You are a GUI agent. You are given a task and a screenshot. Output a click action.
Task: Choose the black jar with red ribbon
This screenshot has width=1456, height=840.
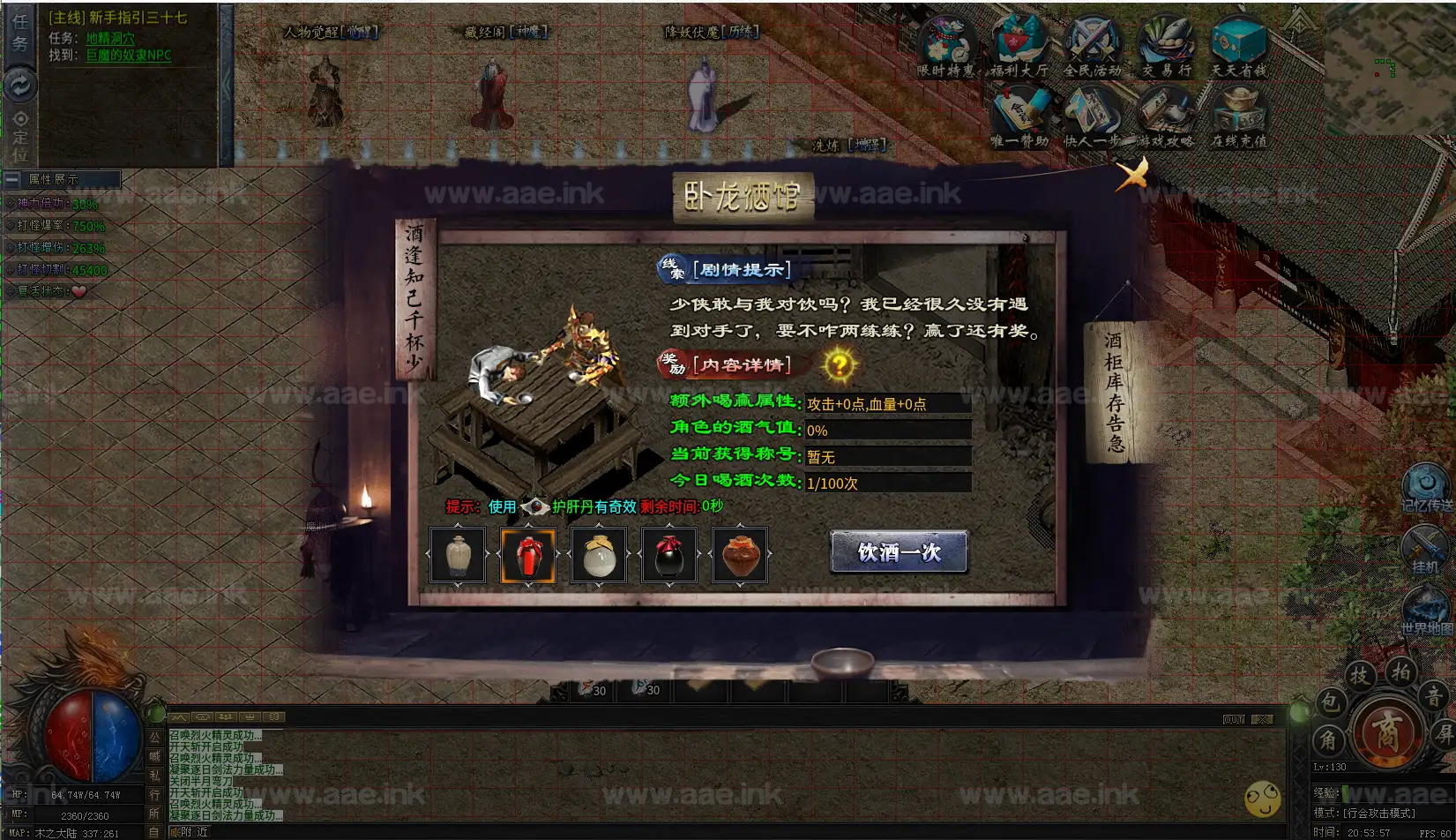669,556
